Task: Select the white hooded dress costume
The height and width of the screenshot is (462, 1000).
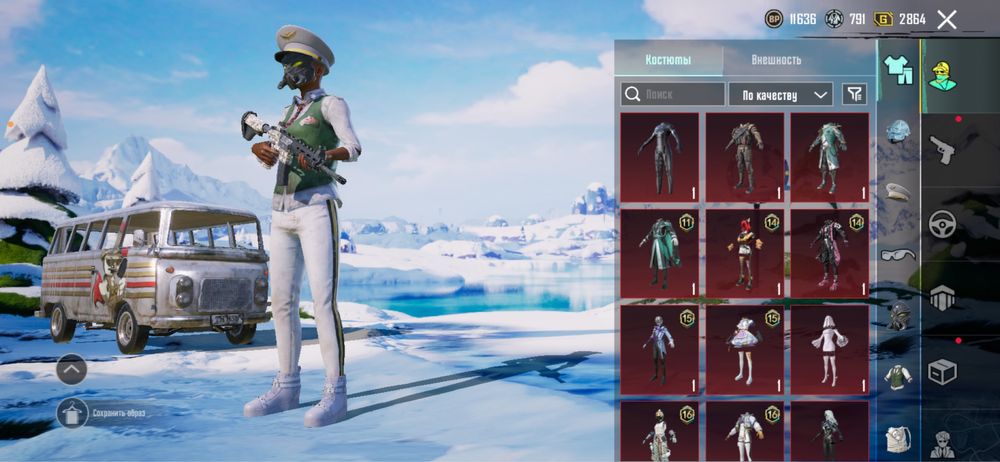Action: 830,349
